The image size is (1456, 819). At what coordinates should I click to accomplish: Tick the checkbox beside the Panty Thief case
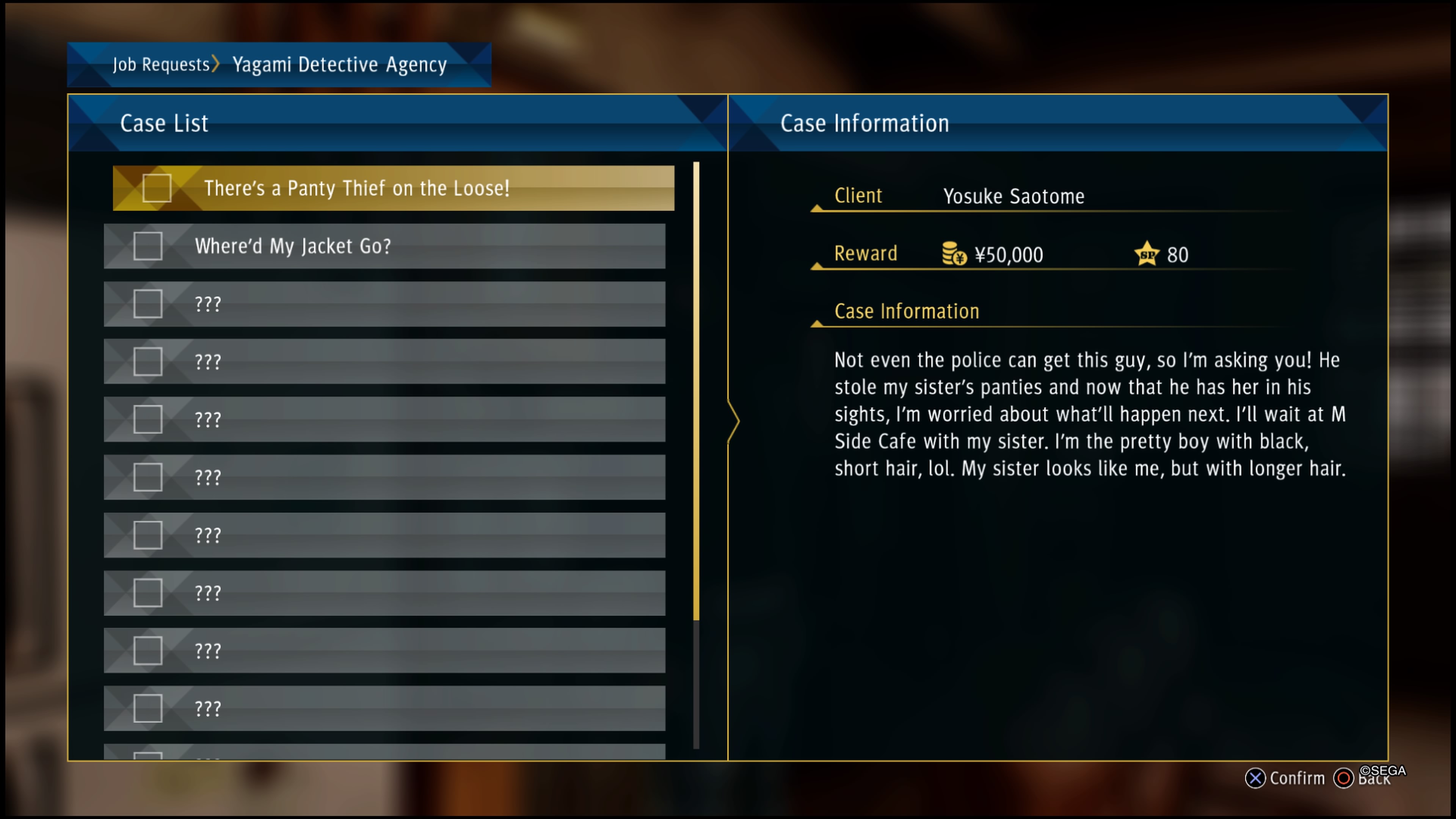click(157, 188)
